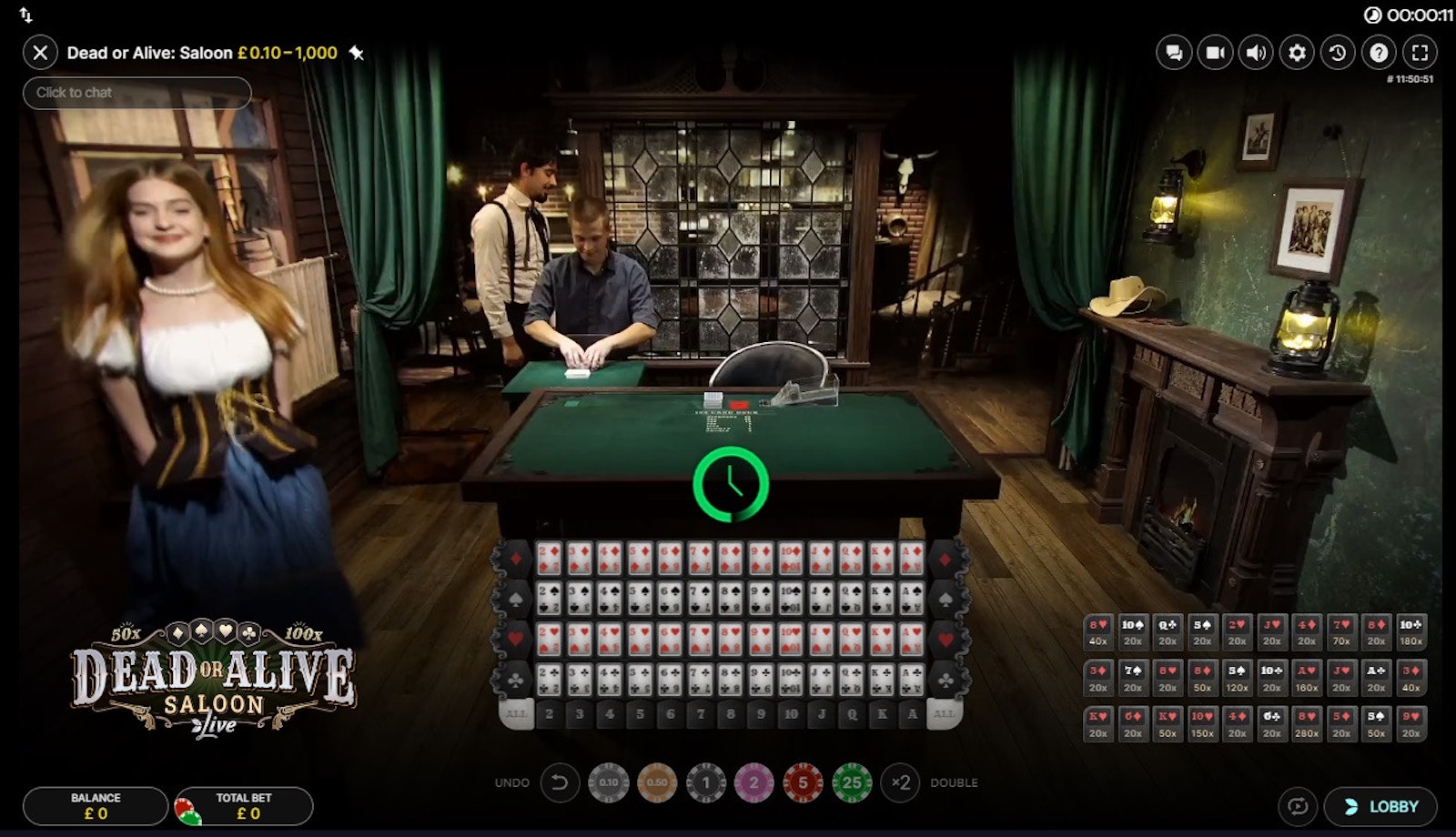1456x837 pixels.
Task: Select the 0.10 chip
Action: point(609,782)
